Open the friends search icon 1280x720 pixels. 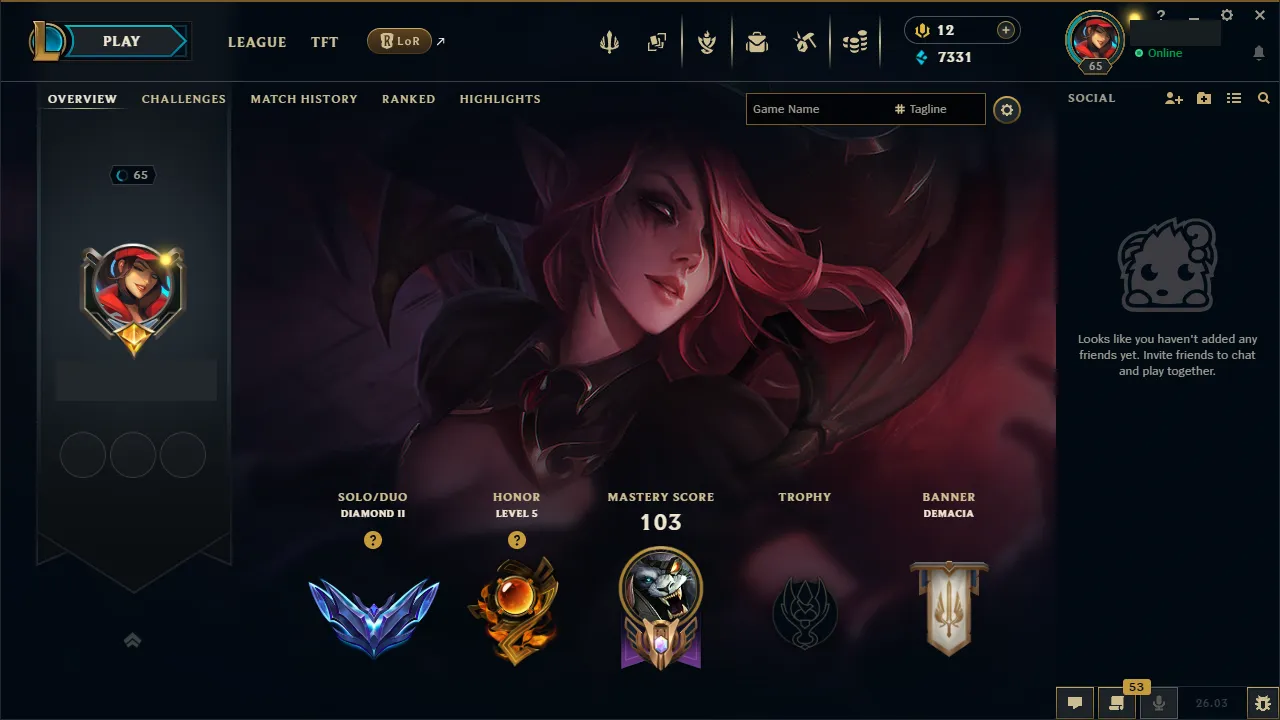point(1263,98)
